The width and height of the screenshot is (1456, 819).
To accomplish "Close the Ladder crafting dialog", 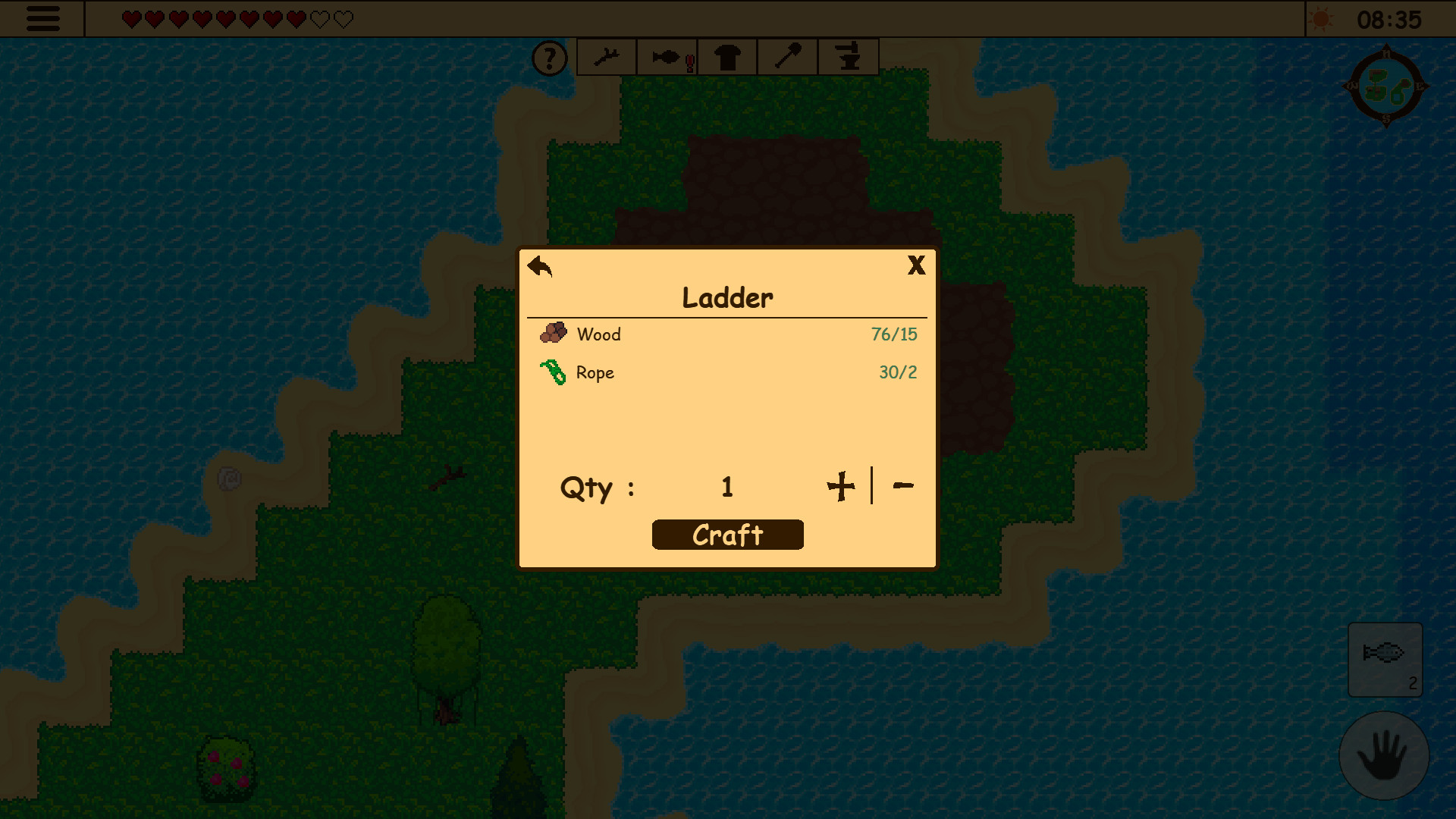I will [x=917, y=265].
